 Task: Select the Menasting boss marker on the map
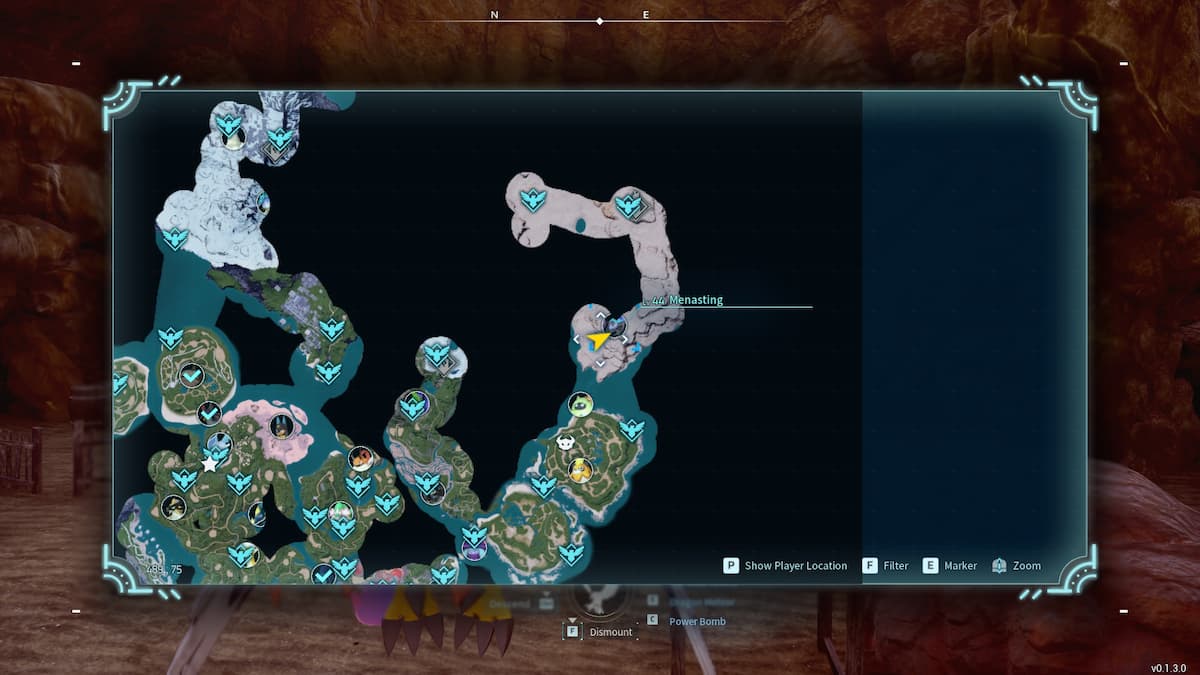(616, 325)
